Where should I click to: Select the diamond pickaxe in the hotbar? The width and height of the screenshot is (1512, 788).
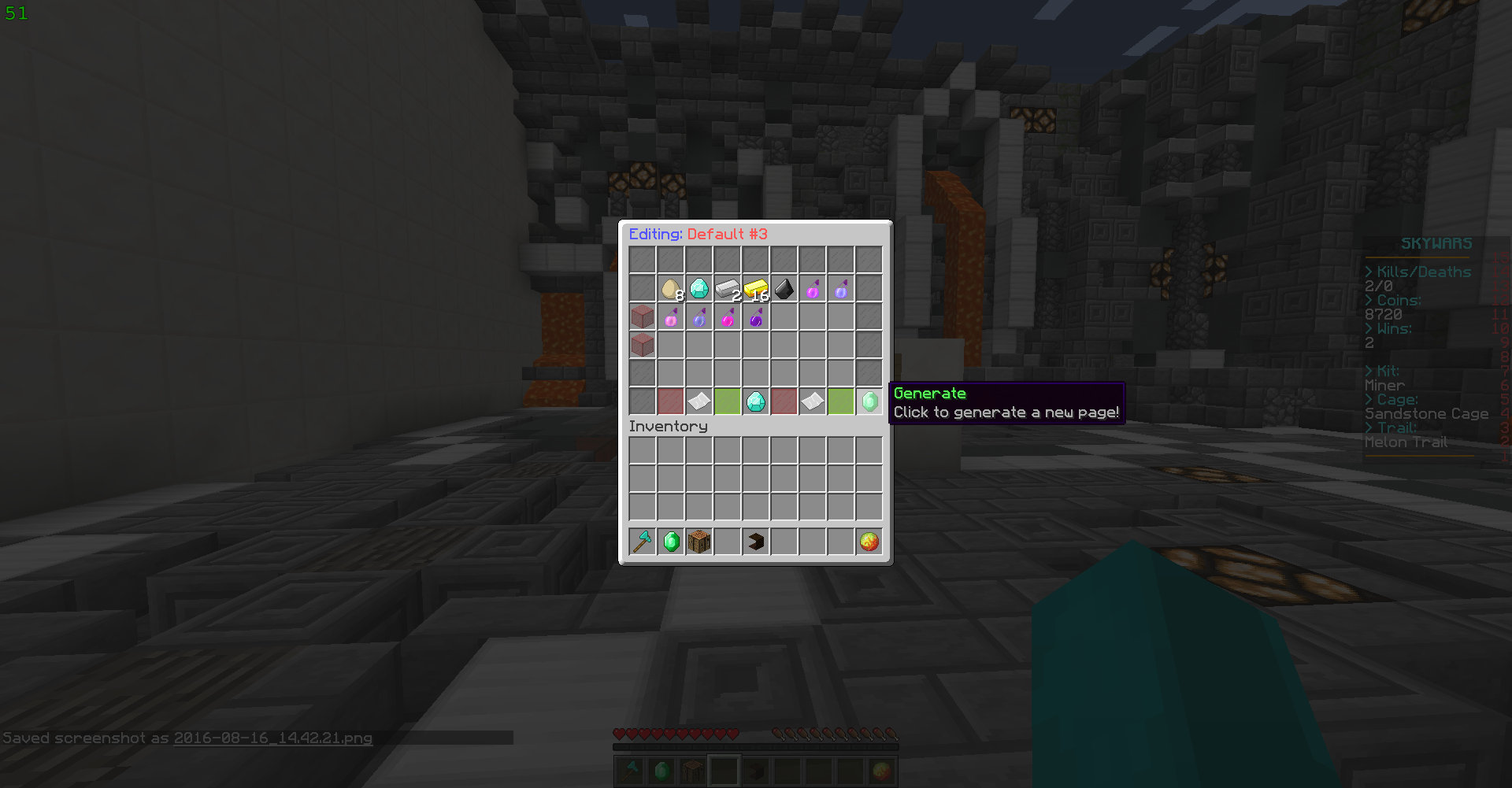coord(643,541)
